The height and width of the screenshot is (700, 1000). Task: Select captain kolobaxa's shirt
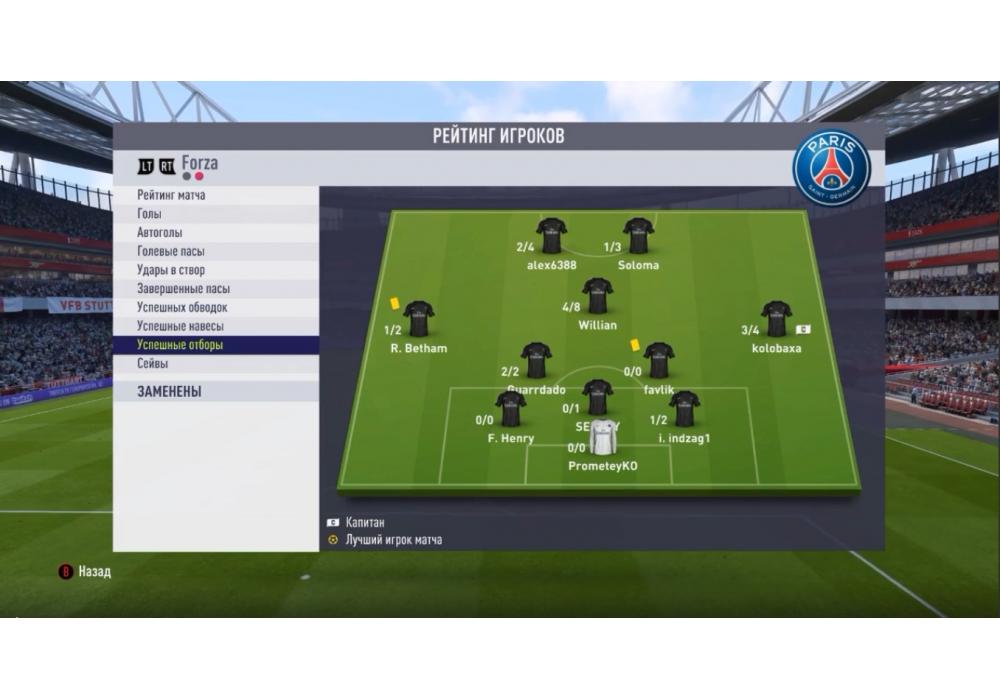(776, 319)
